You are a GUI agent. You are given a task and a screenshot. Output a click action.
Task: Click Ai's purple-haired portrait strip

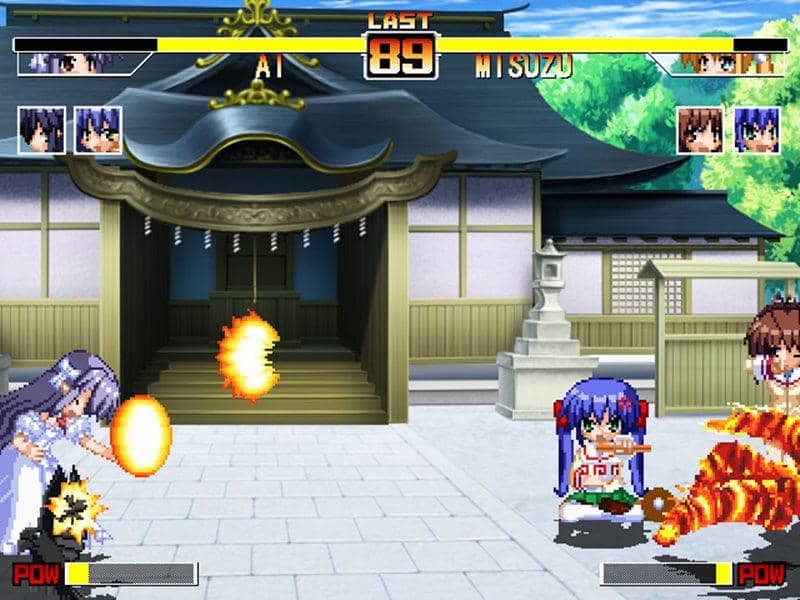point(75,64)
